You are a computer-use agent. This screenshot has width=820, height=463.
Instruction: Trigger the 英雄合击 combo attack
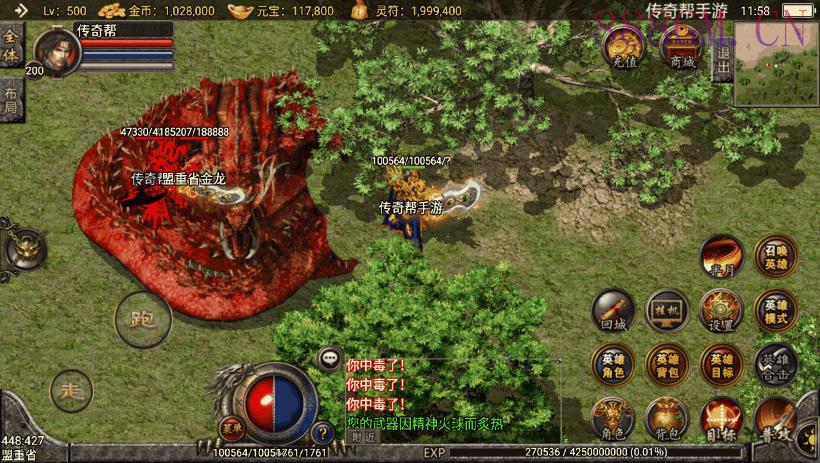[x=776, y=365]
